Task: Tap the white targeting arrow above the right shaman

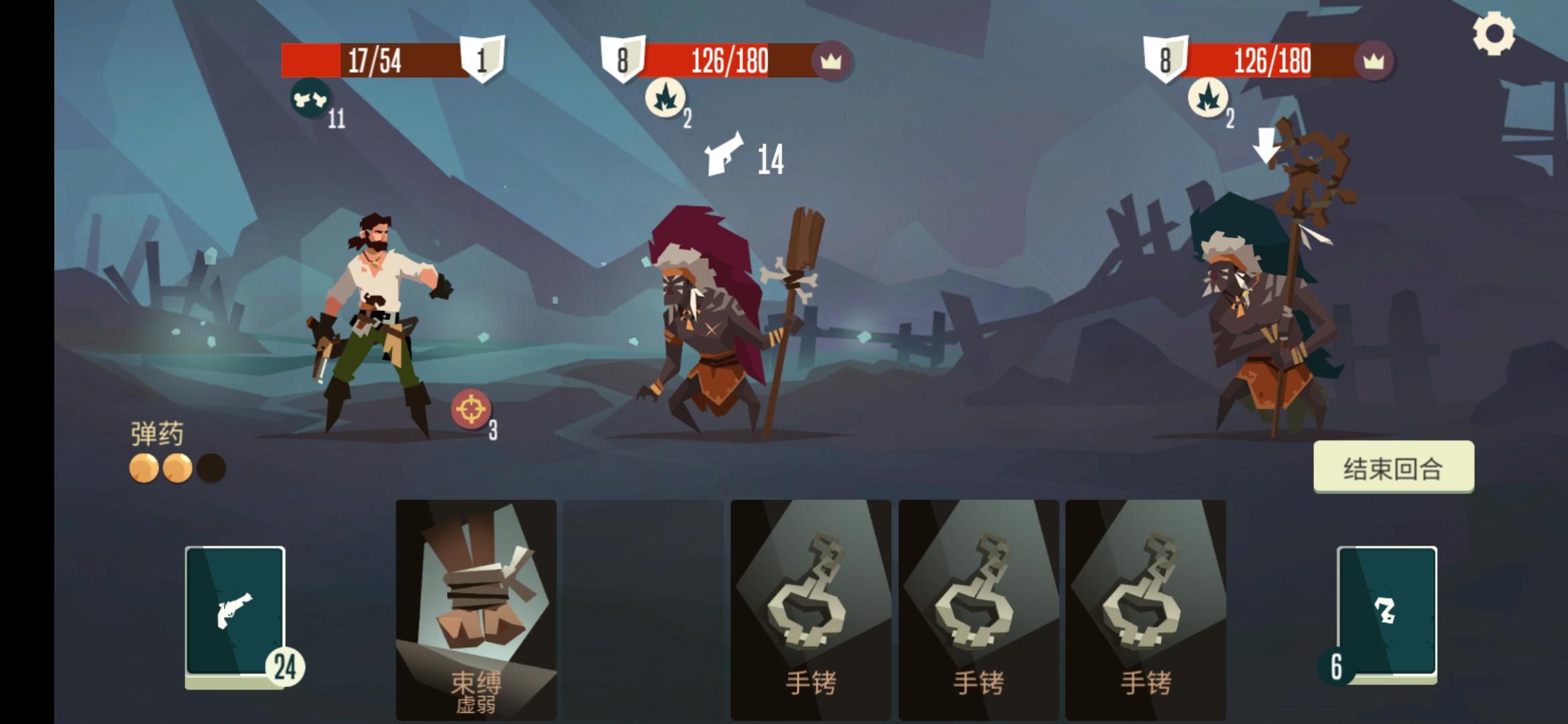Action: (1265, 144)
